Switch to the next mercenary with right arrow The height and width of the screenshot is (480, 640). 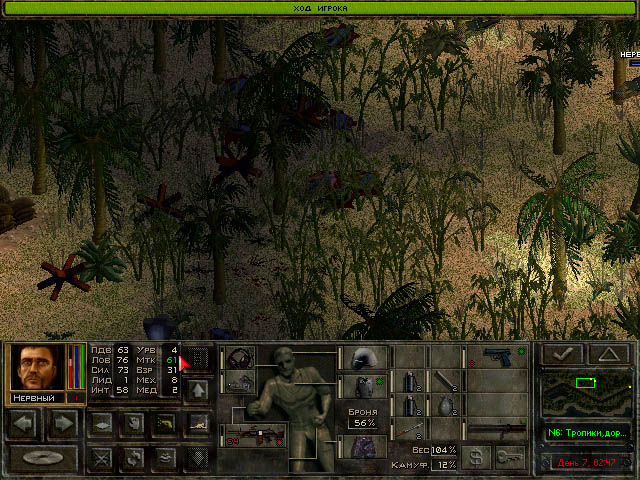pyautogui.click(x=63, y=422)
